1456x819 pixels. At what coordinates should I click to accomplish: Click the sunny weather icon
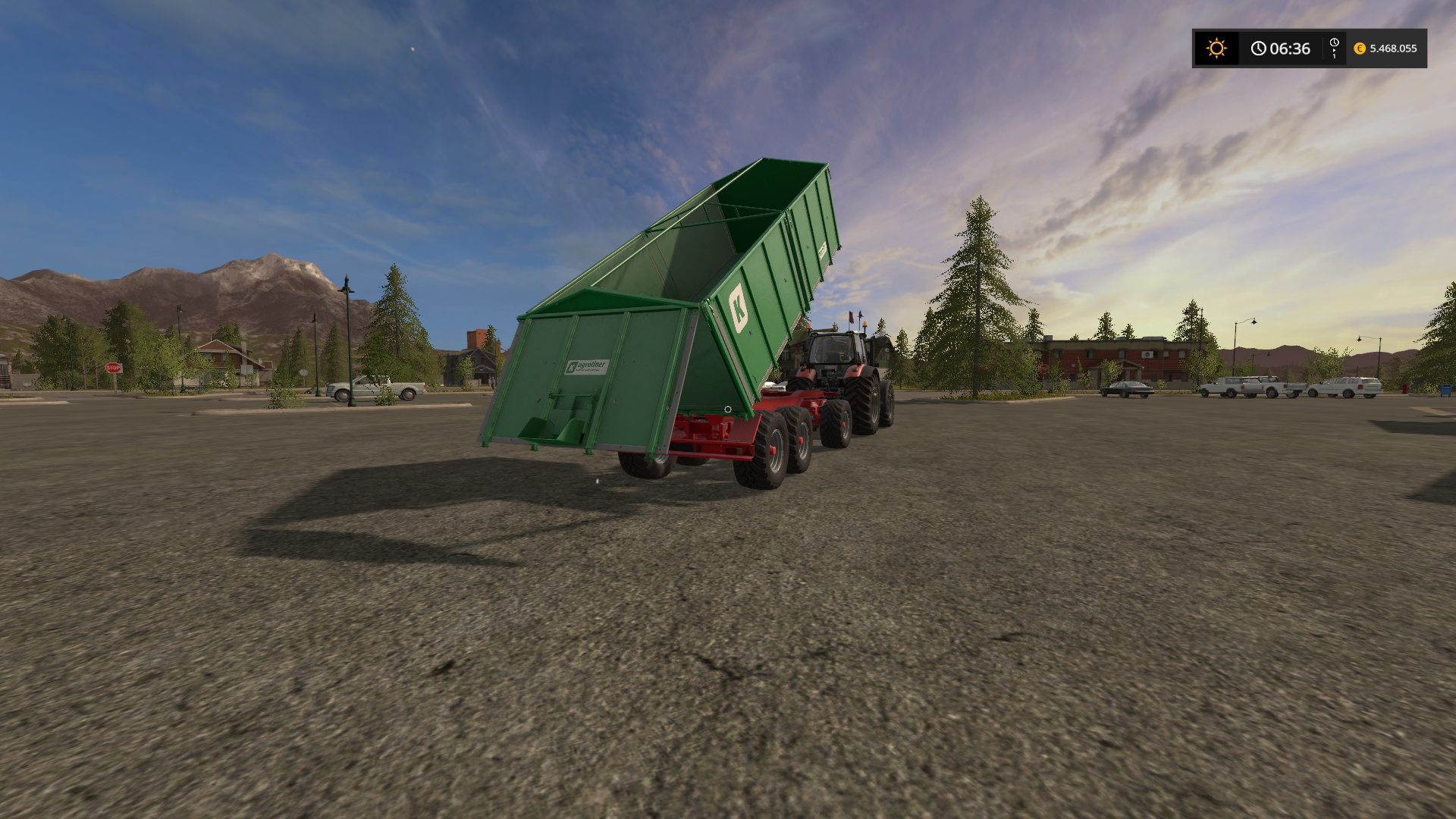click(x=1216, y=49)
